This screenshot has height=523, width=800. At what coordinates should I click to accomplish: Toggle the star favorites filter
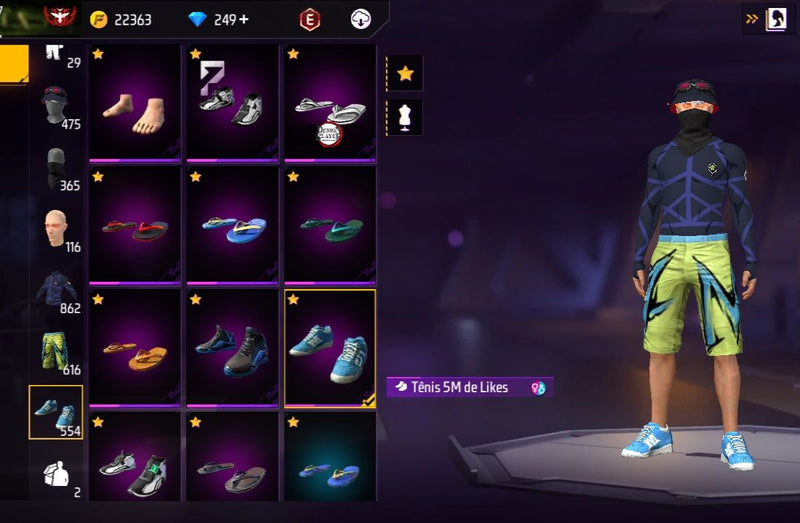pyautogui.click(x=405, y=73)
